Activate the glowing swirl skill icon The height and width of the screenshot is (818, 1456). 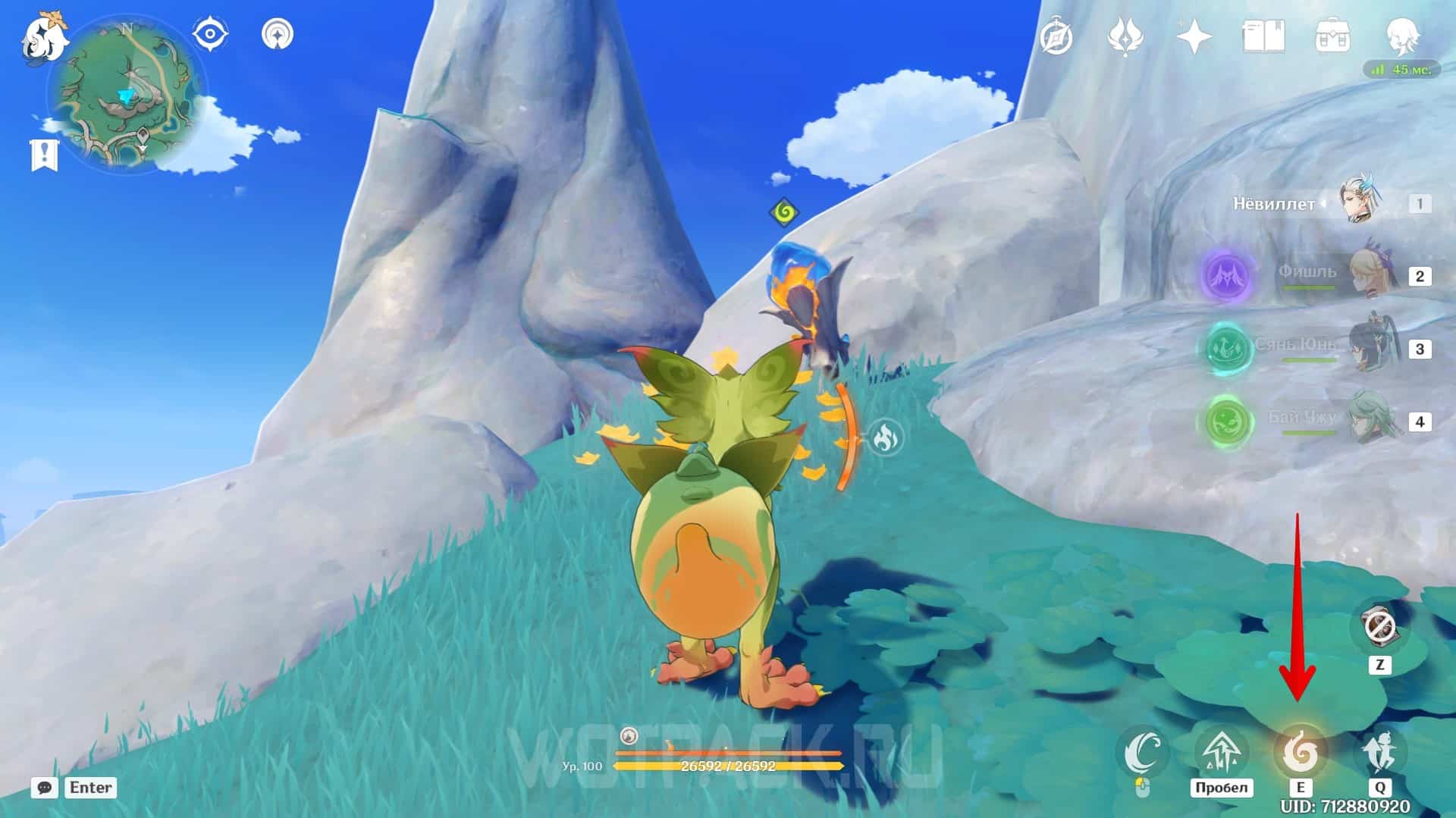(1300, 753)
